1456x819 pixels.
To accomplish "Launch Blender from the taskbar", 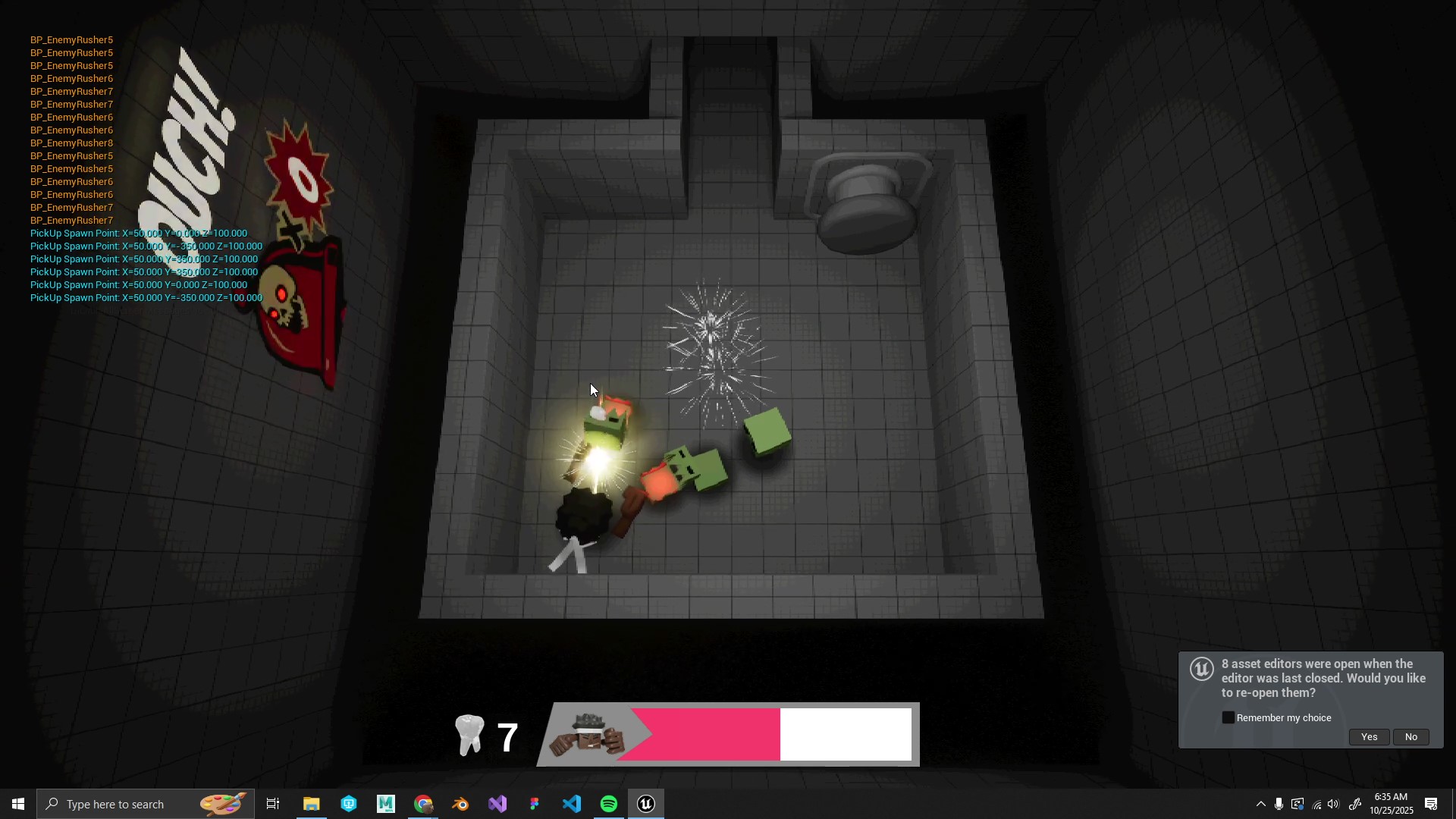I will coord(460,803).
